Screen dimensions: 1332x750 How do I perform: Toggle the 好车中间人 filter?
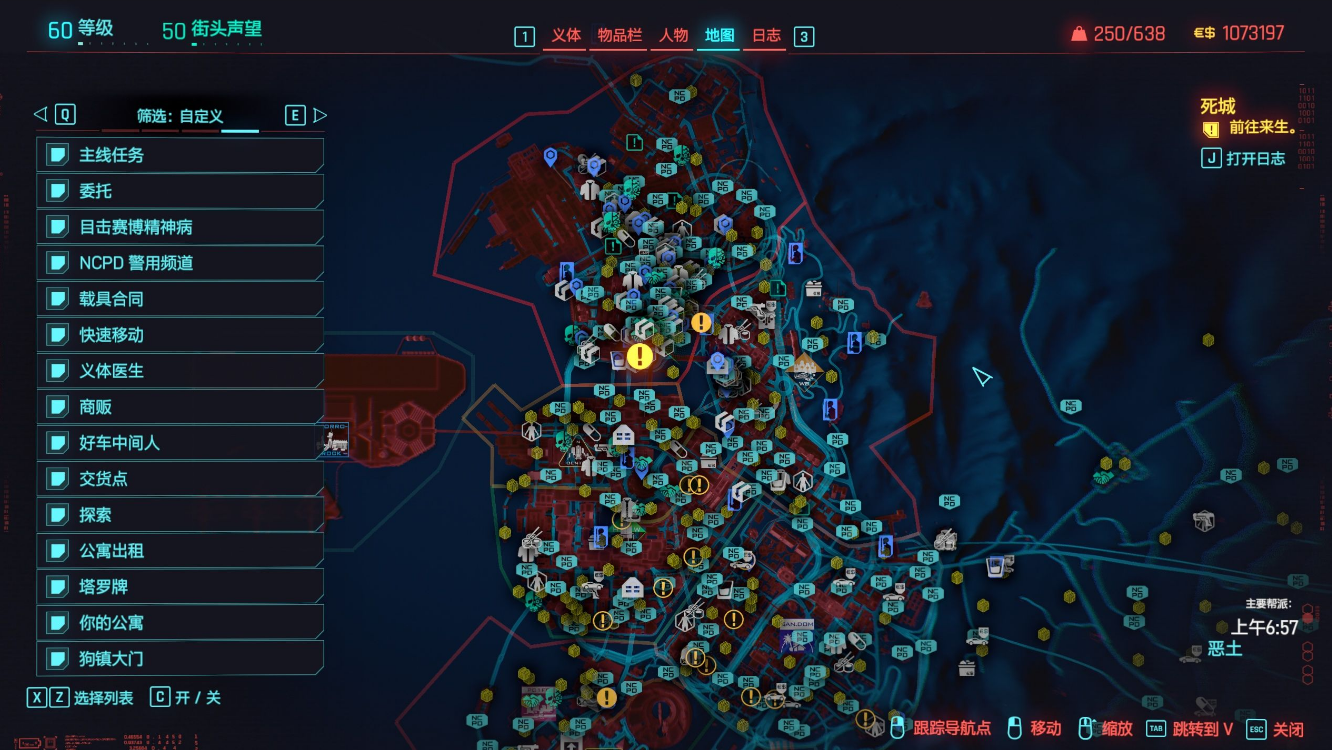click(181, 443)
